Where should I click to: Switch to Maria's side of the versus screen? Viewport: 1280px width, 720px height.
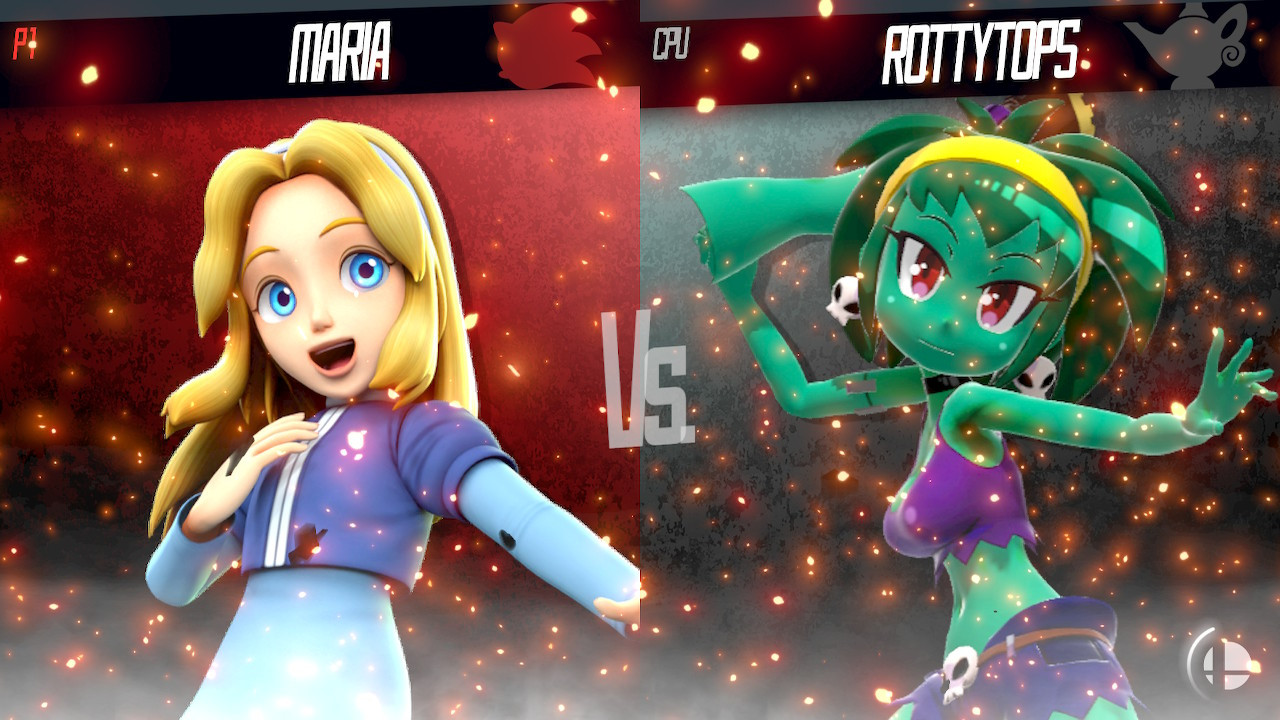320,400
